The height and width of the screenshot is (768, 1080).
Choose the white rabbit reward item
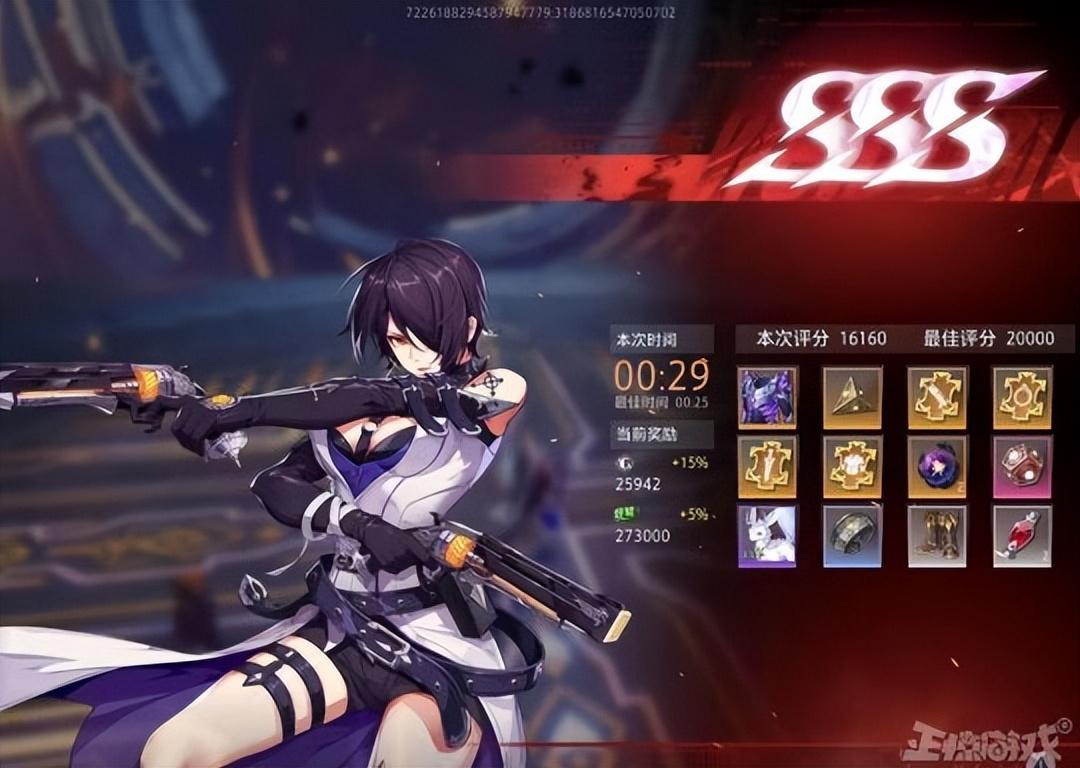767,535
